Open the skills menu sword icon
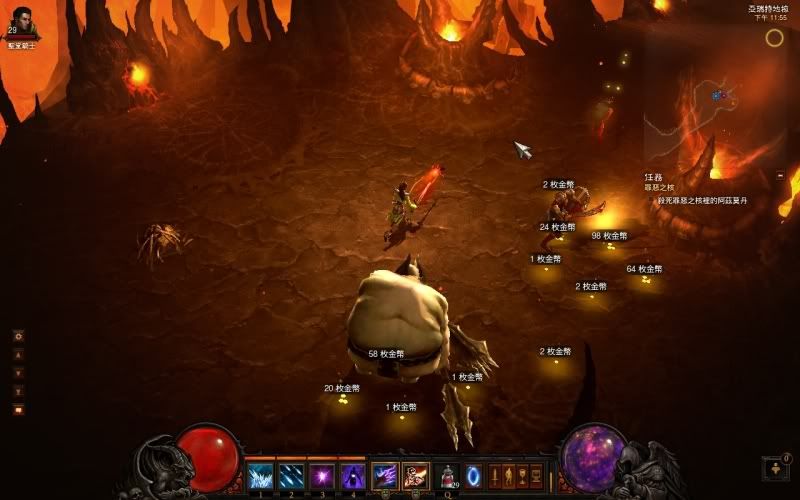 (493, 475)
